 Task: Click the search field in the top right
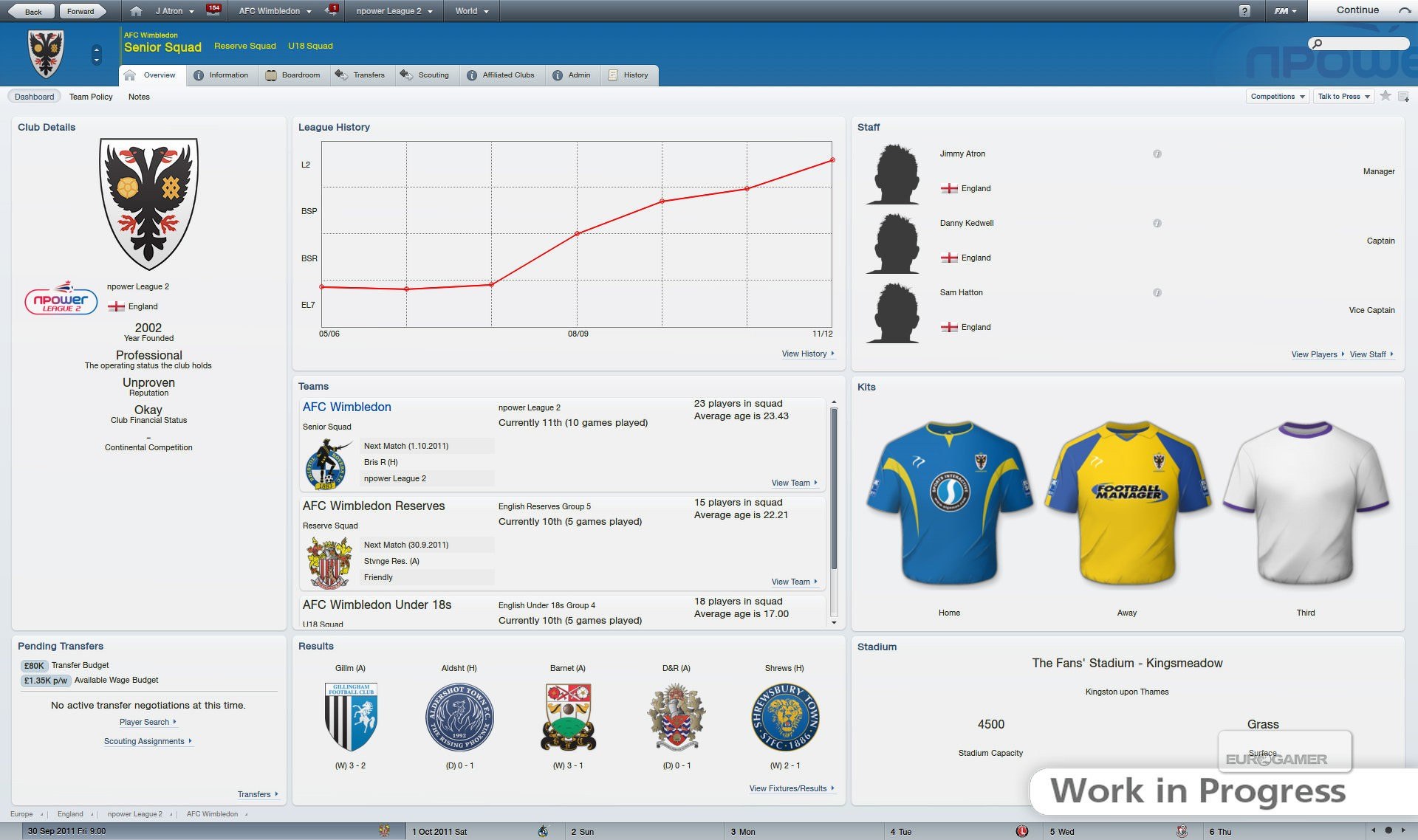tap(1359, 43)
